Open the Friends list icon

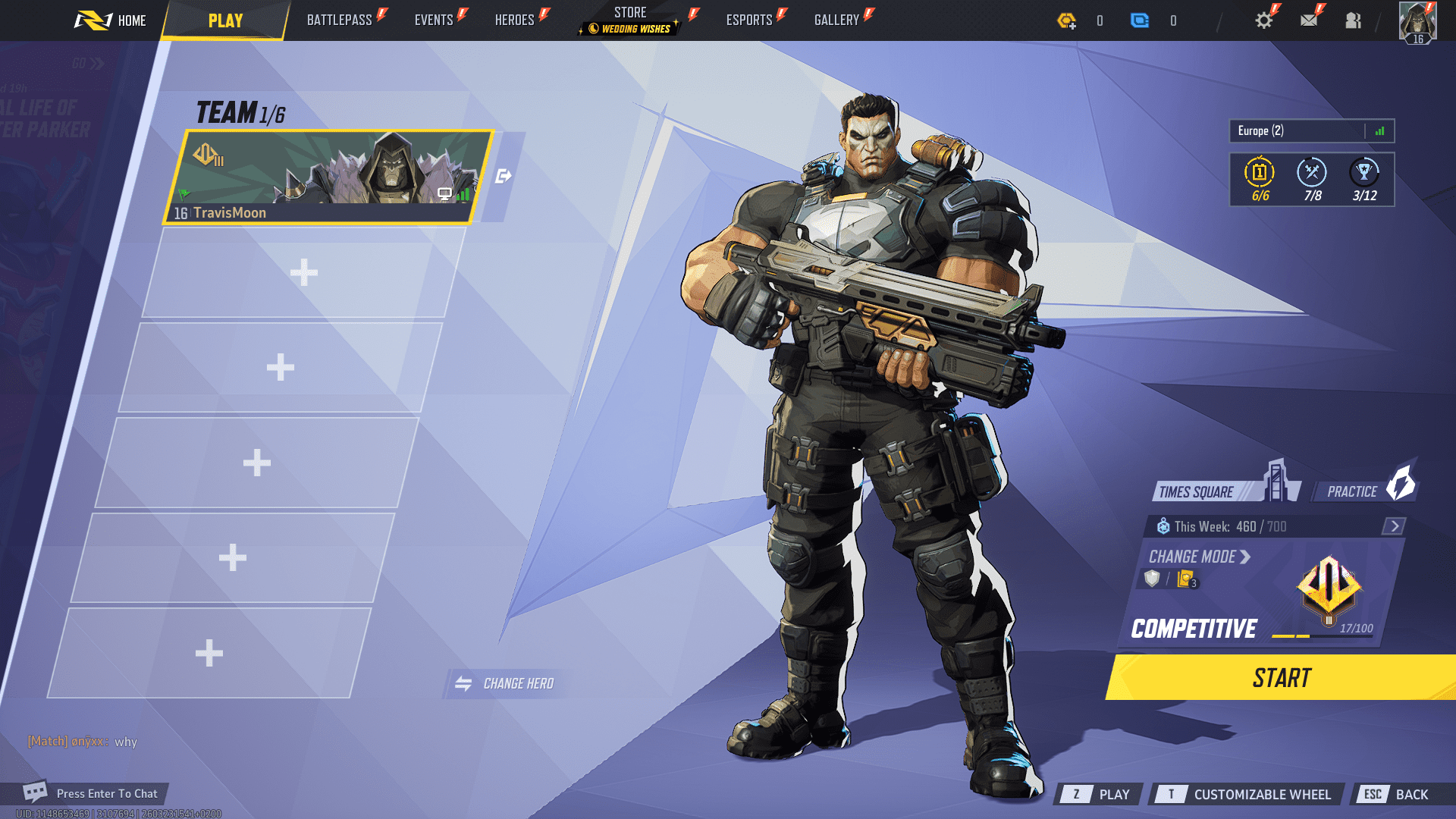click(1354, 20)
